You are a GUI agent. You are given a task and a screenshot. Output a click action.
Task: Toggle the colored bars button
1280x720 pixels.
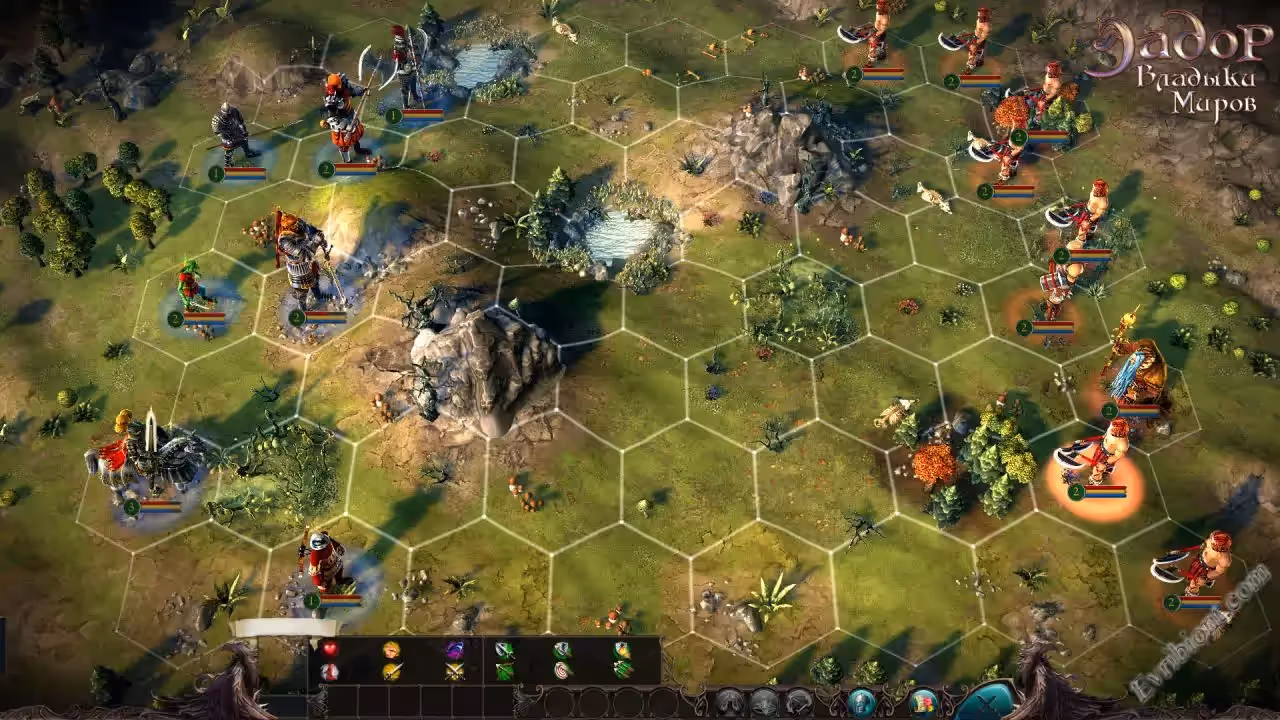[923, 701]
